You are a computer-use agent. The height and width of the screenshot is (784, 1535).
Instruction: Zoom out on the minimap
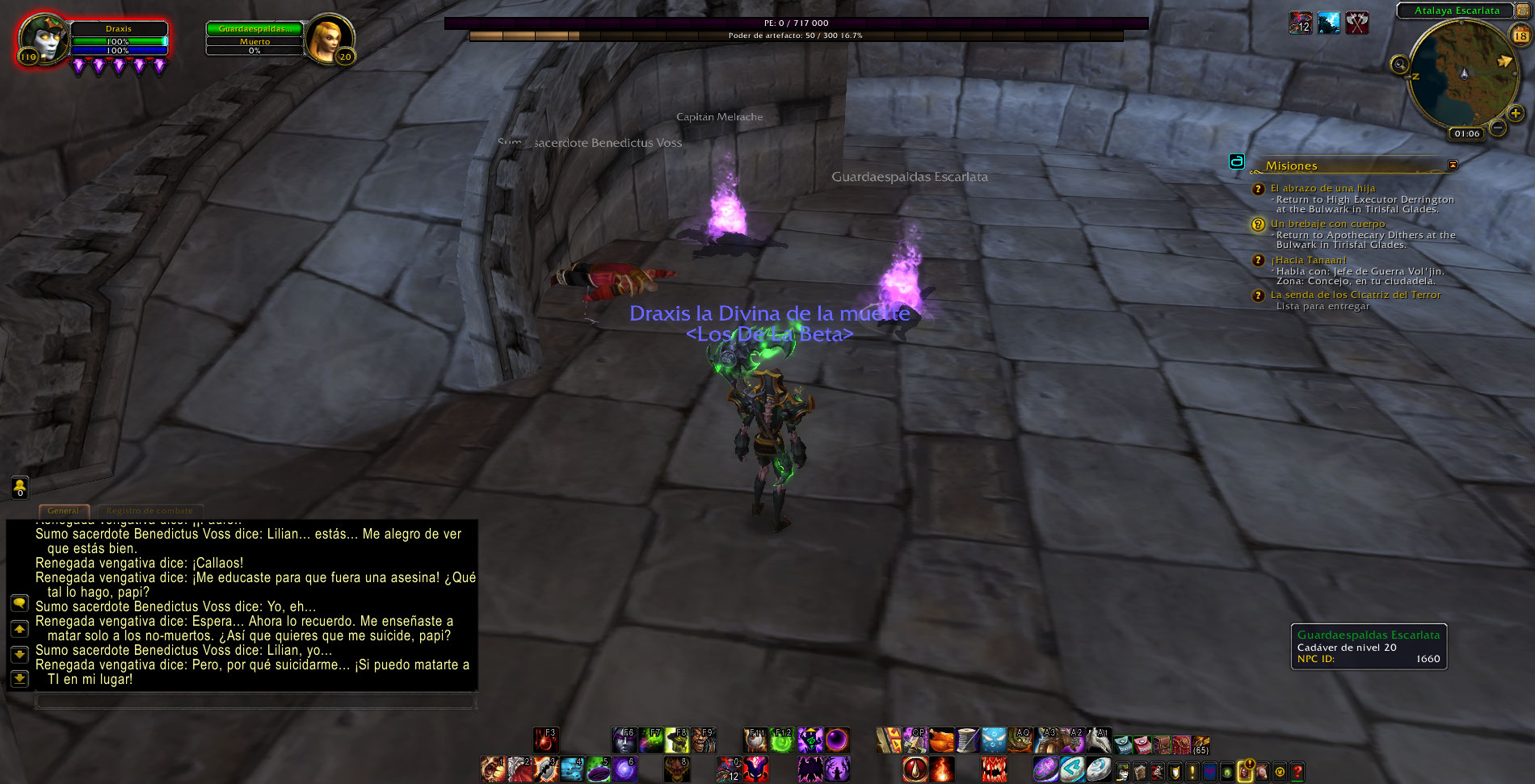pos(1498,128)
